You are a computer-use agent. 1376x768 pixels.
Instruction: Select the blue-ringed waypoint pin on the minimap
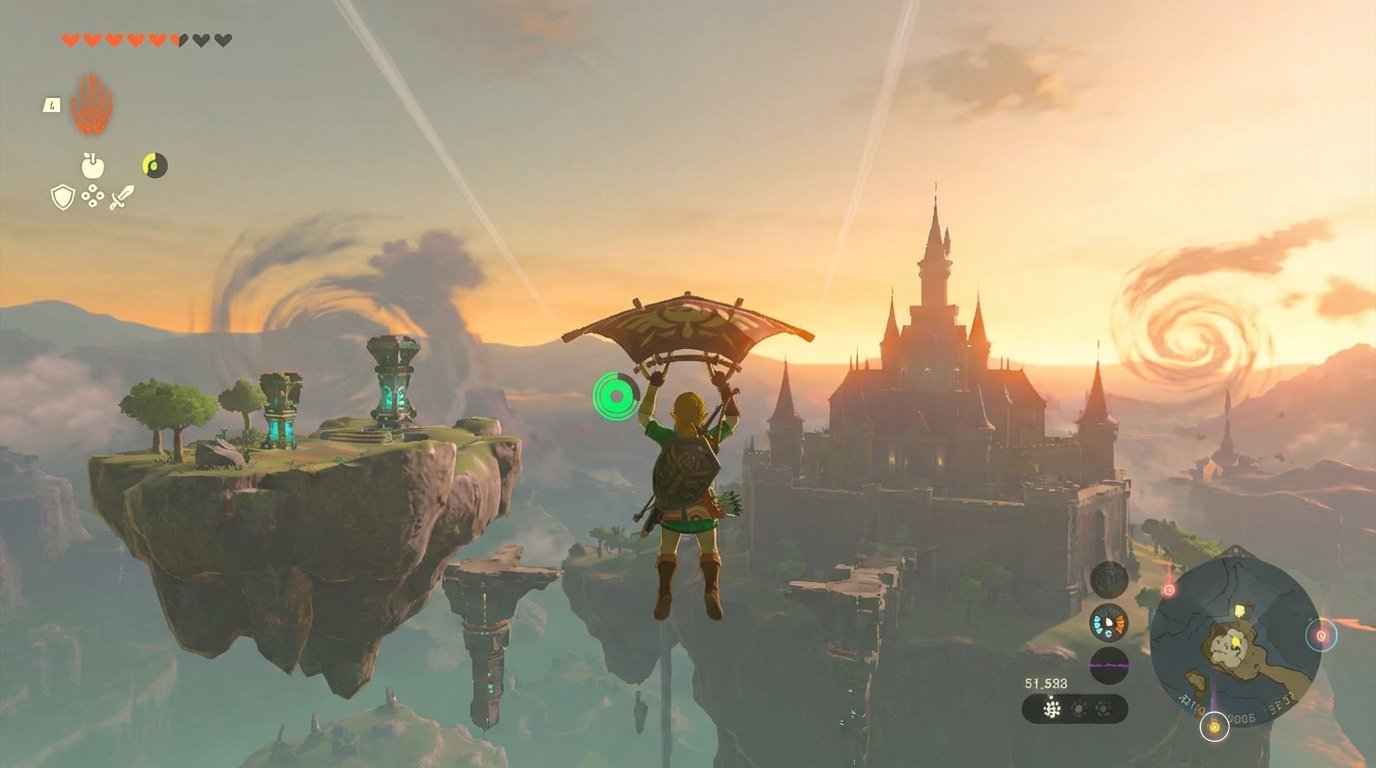pos(1321,635)
